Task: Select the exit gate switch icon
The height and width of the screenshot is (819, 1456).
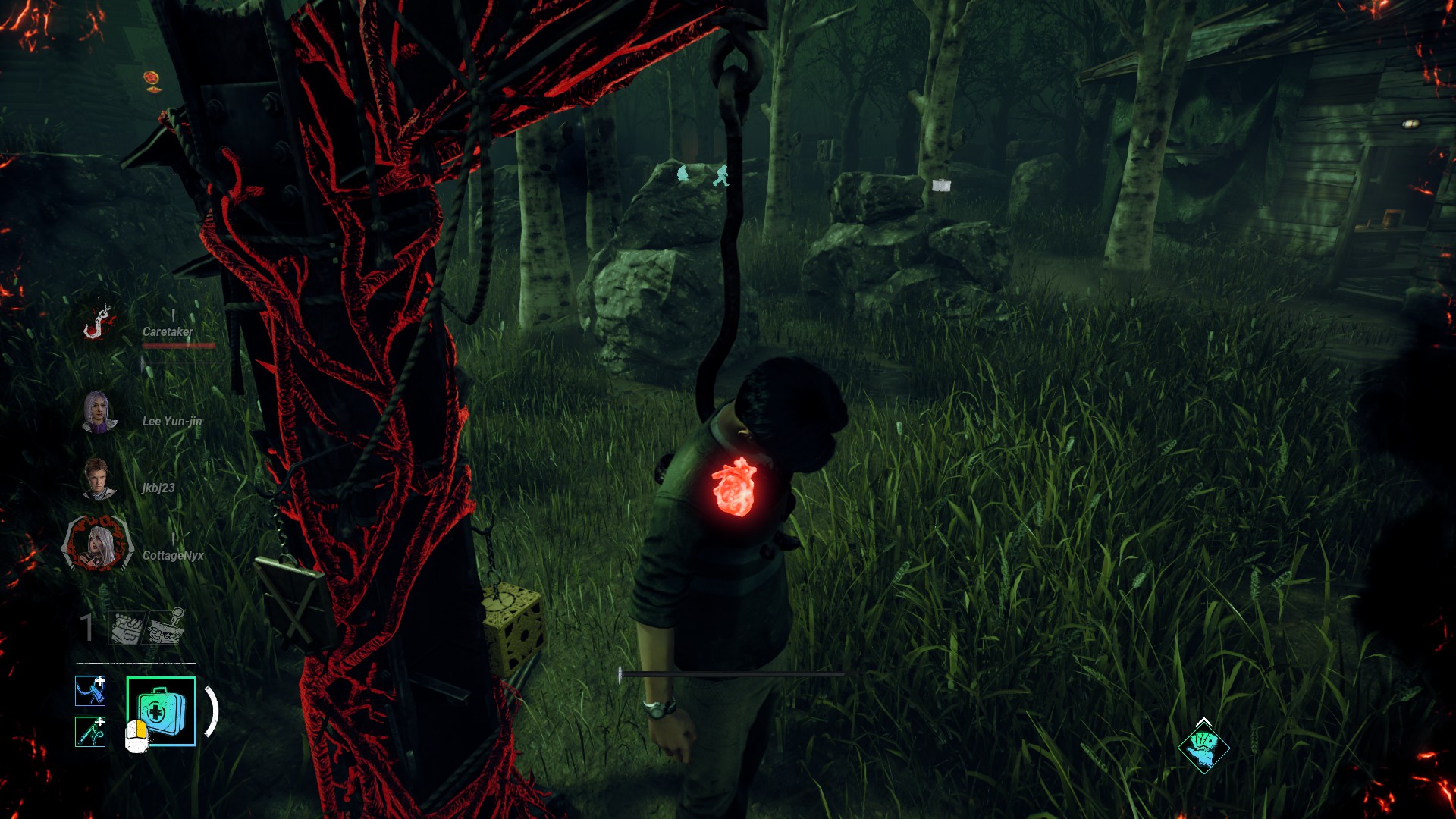Action: coord(166,626)
